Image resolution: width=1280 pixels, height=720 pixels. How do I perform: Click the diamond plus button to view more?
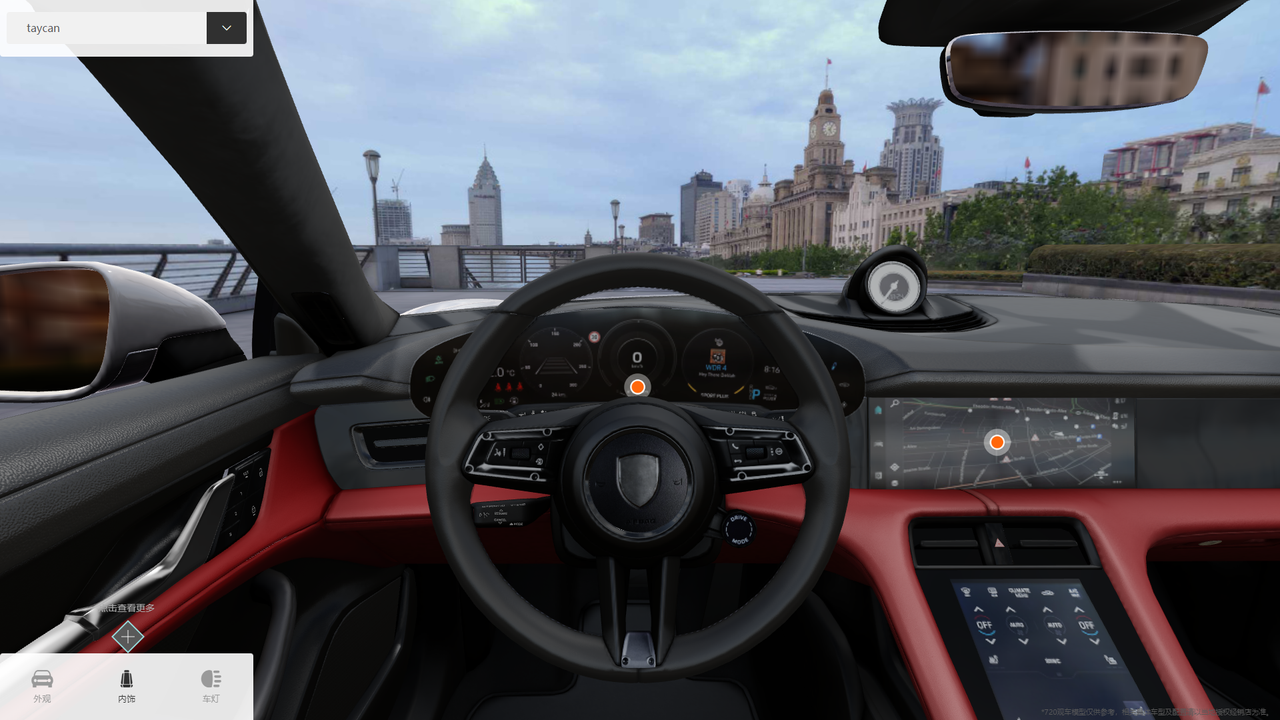click(127, 636)
